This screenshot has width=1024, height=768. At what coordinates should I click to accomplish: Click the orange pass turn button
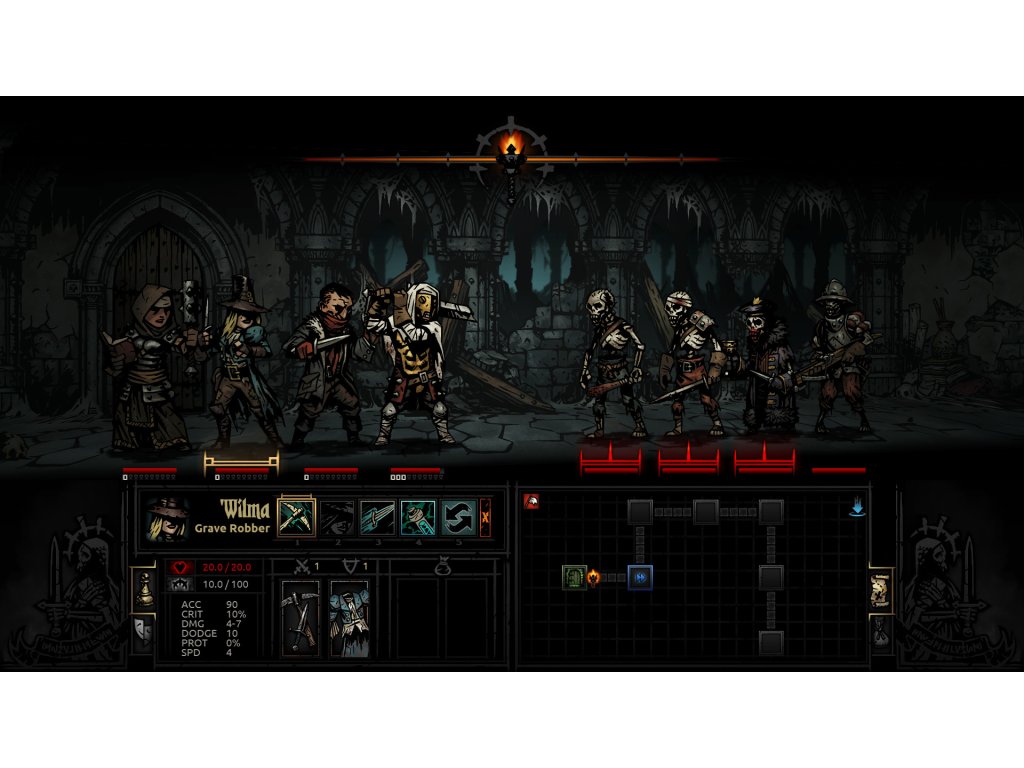tap(486, 517)
